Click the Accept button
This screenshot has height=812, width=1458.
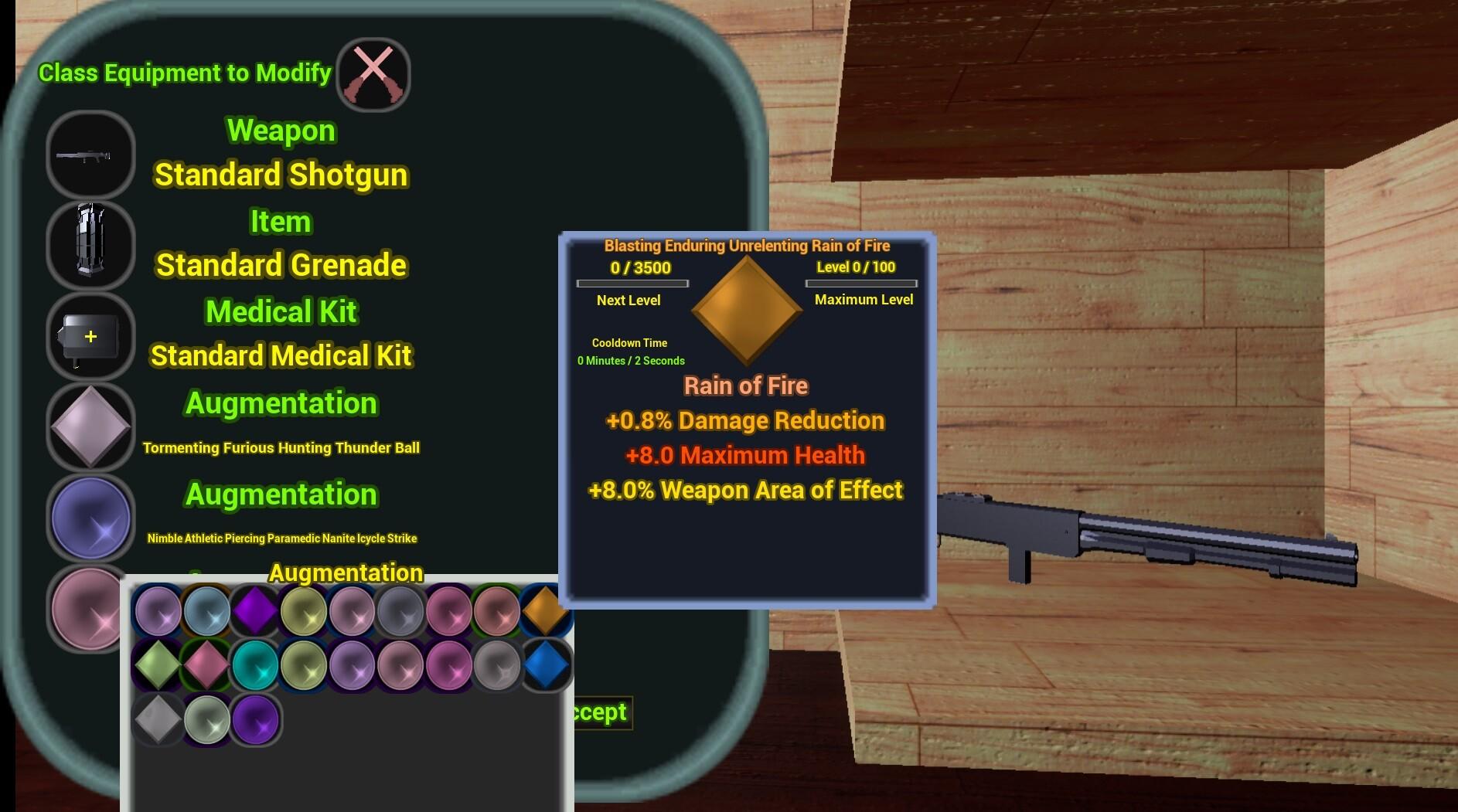(595, 712)
